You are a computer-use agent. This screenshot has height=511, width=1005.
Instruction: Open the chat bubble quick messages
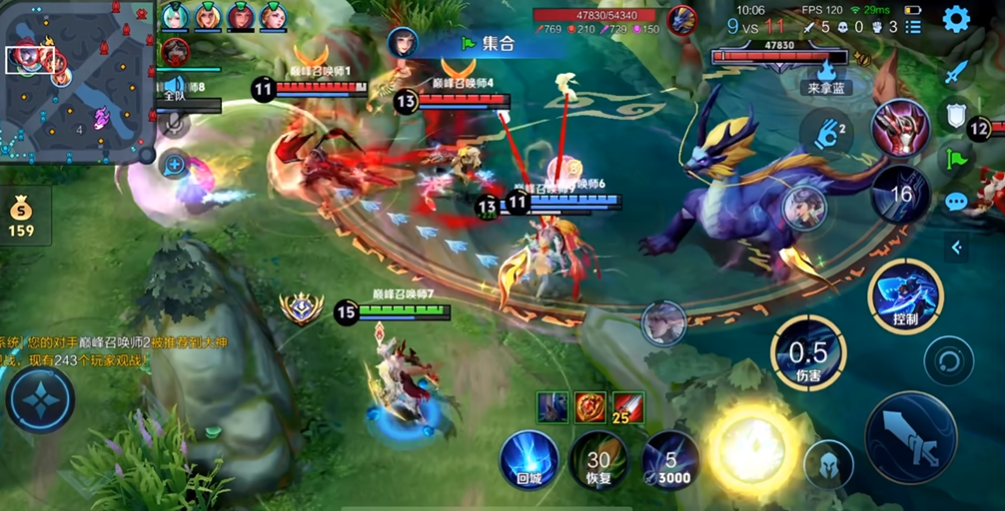[x=956, y=202]
